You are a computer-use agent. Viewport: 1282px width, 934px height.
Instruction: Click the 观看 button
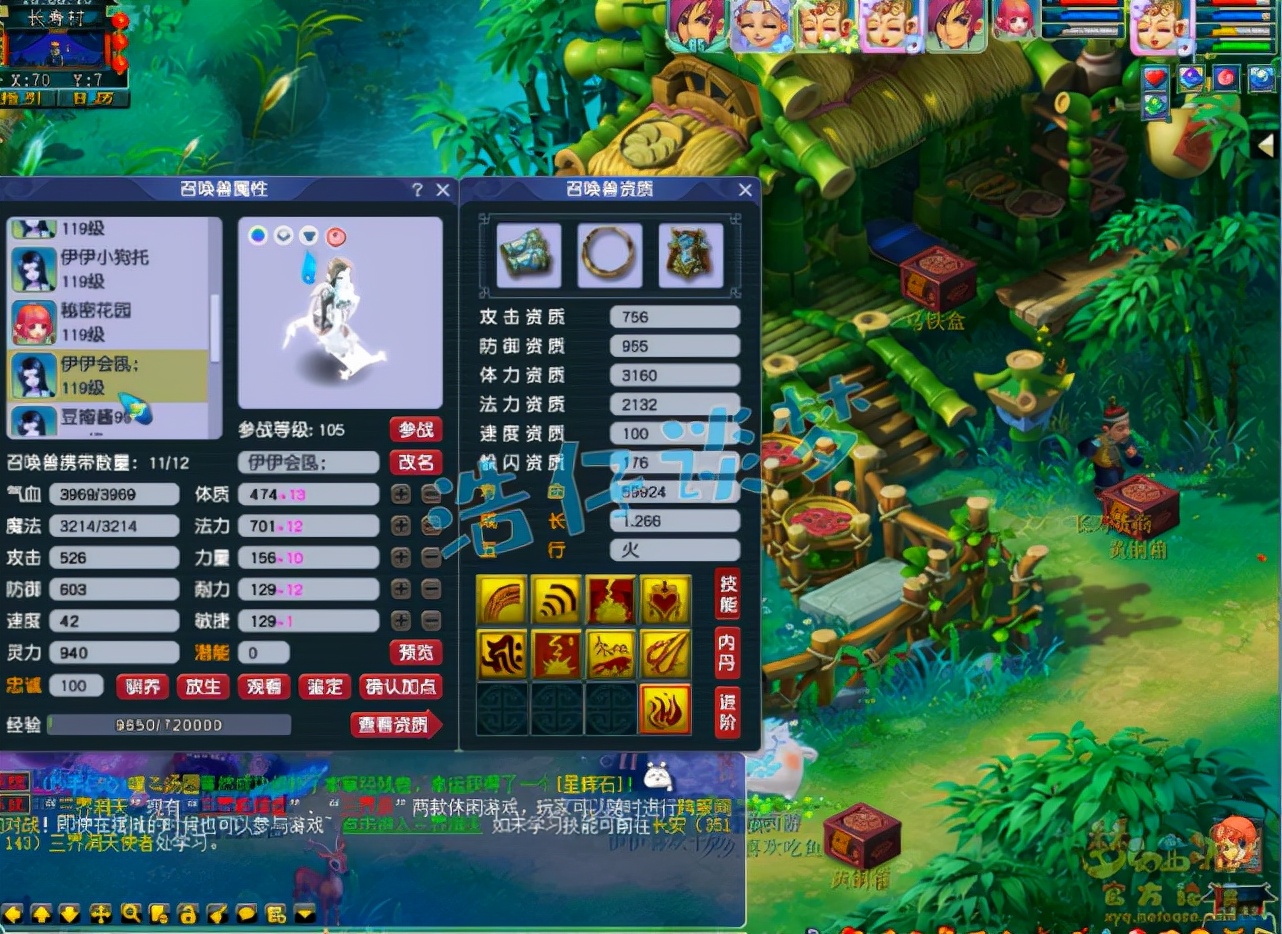264,686
